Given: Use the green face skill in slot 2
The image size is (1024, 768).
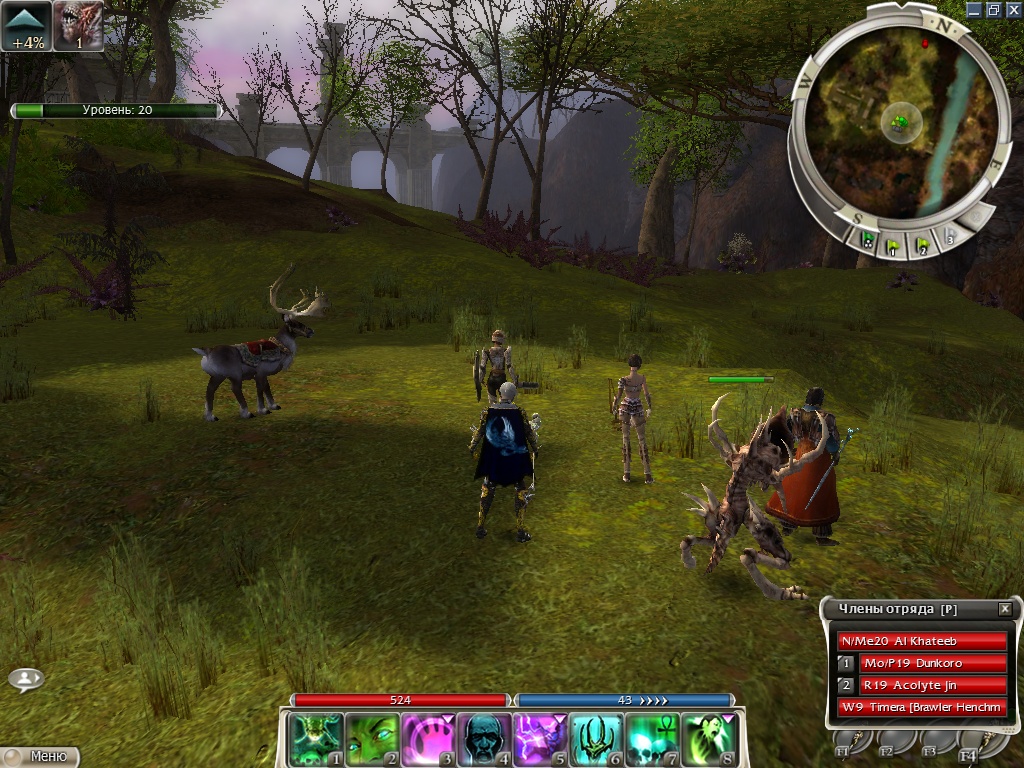Looking at the screenshot, I should [372, 740].
